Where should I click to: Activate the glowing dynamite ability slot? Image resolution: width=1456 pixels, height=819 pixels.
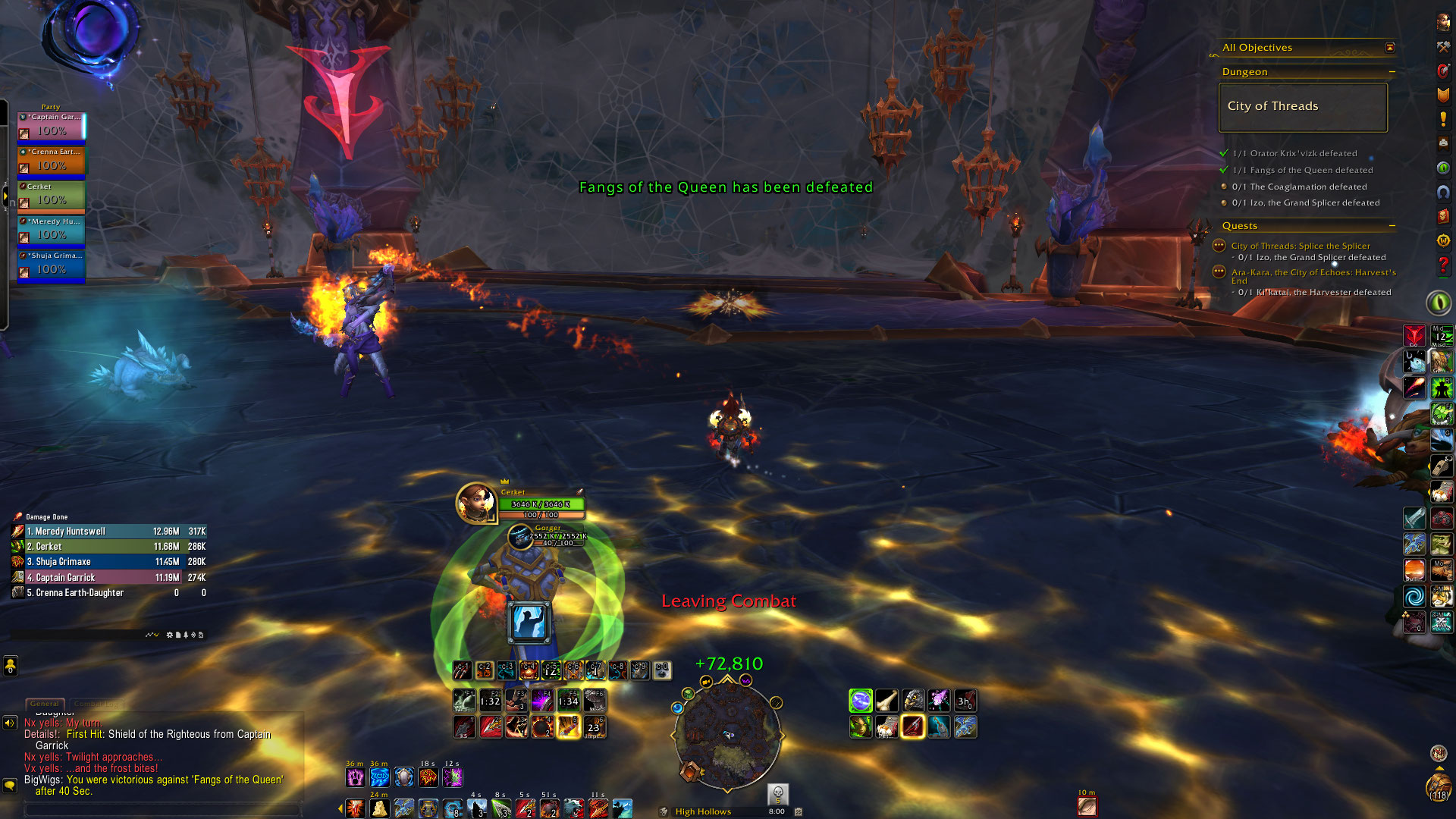pyautogui.click(x=568, y=727)
